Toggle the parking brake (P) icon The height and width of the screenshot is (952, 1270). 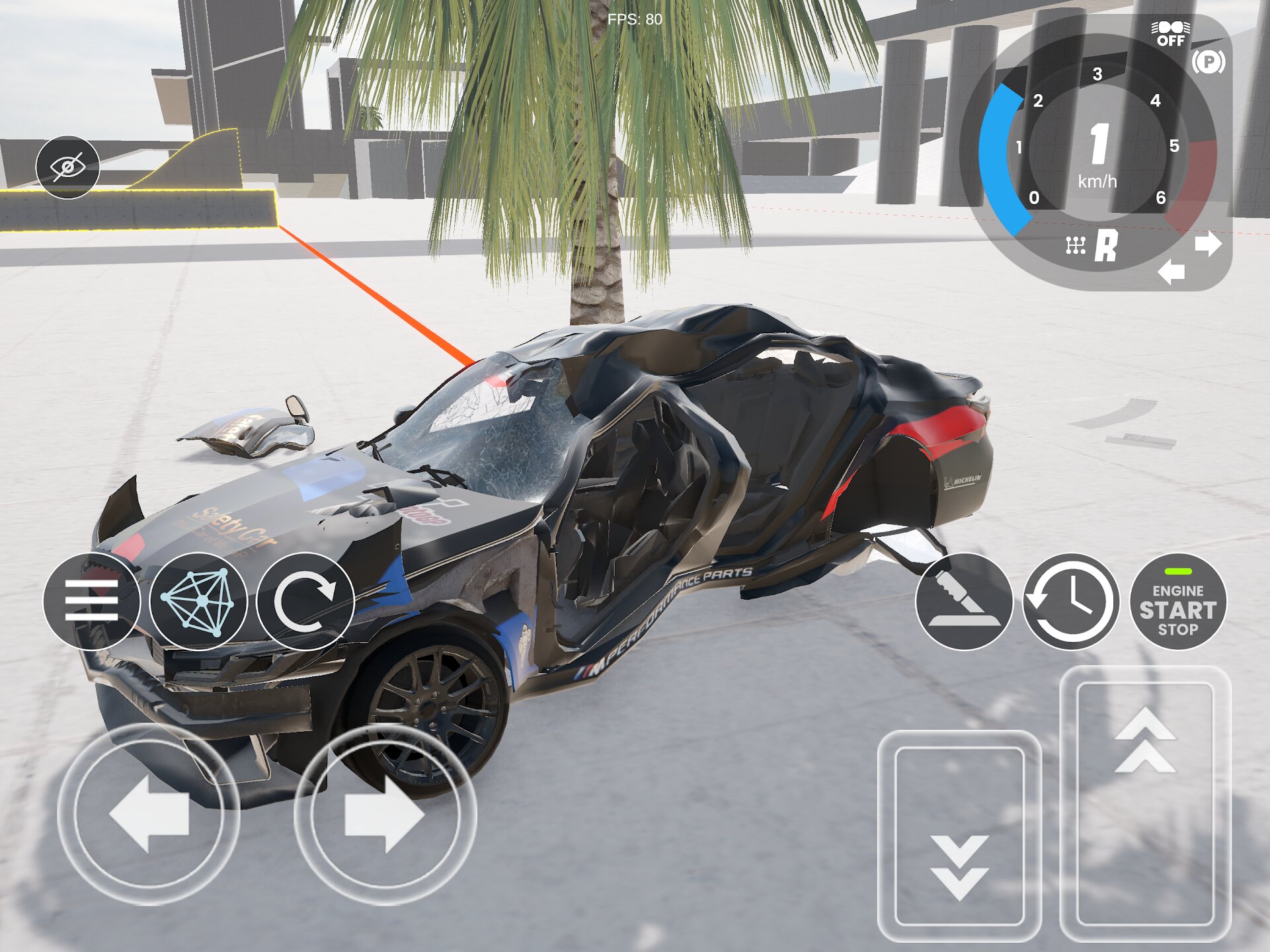[x=1209, y=62]
